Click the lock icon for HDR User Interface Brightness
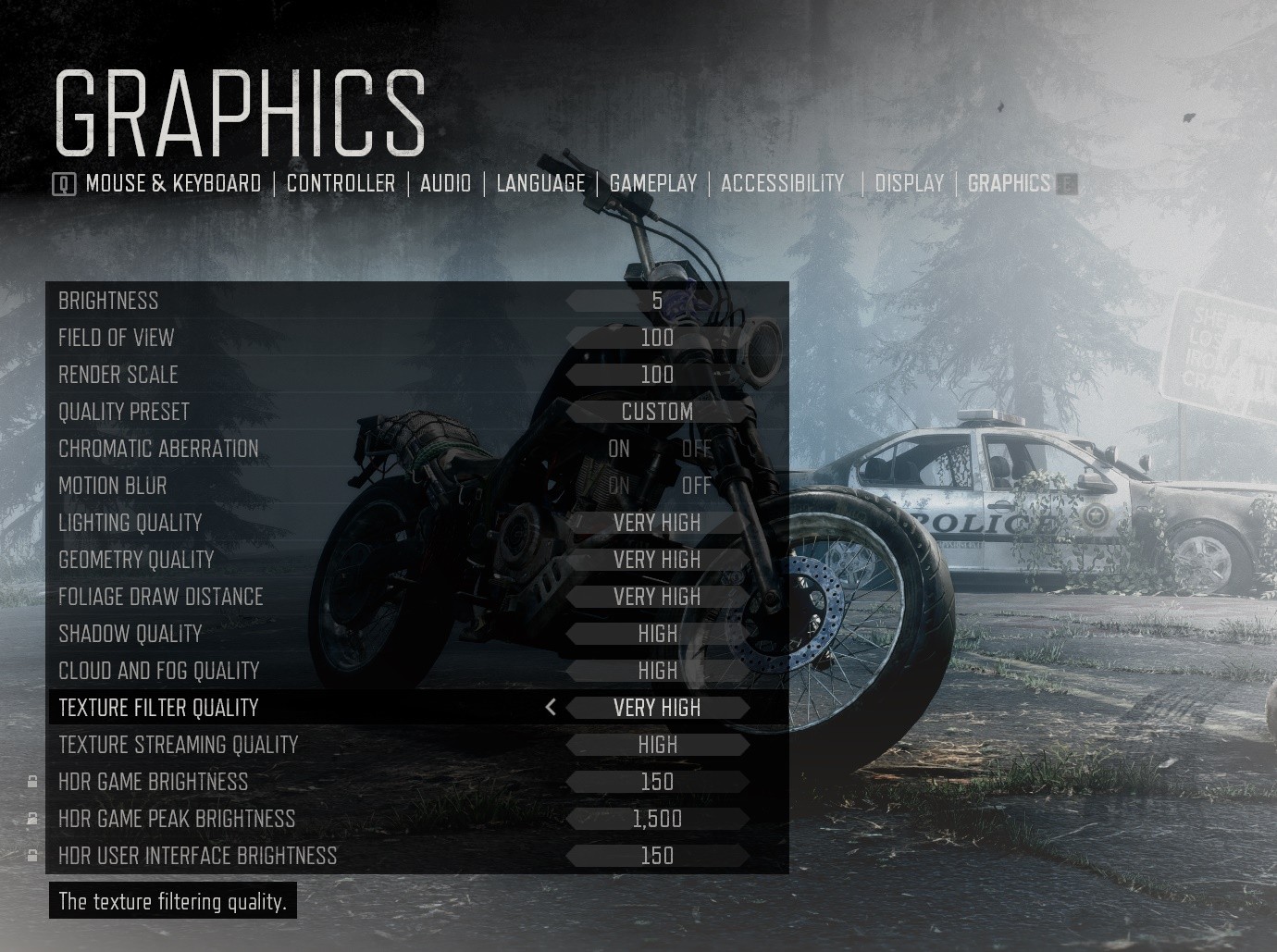This screenshot has height=952, width=1277. tap(33, 856)
